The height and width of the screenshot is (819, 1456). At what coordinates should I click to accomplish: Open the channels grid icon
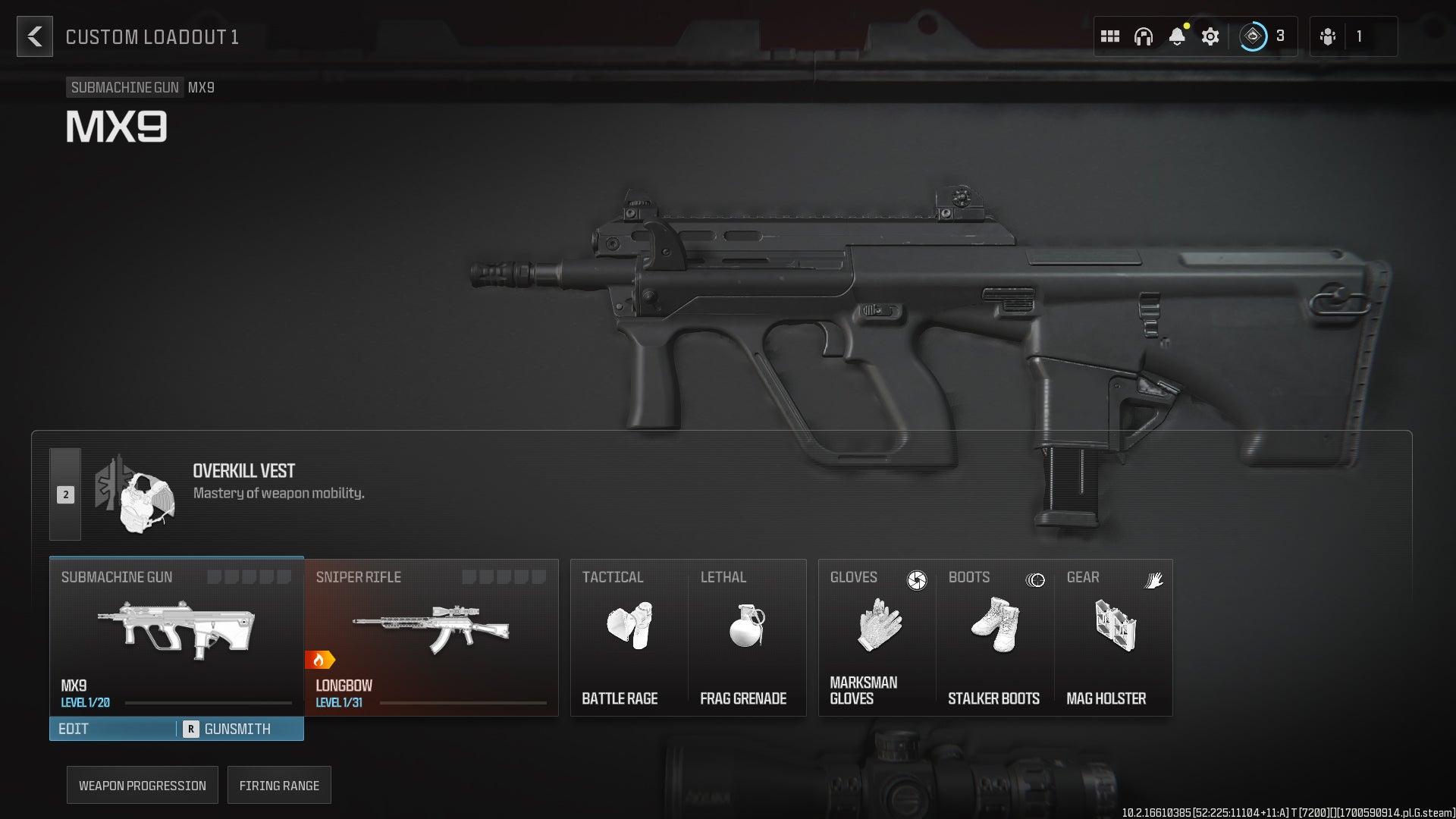1110,36
